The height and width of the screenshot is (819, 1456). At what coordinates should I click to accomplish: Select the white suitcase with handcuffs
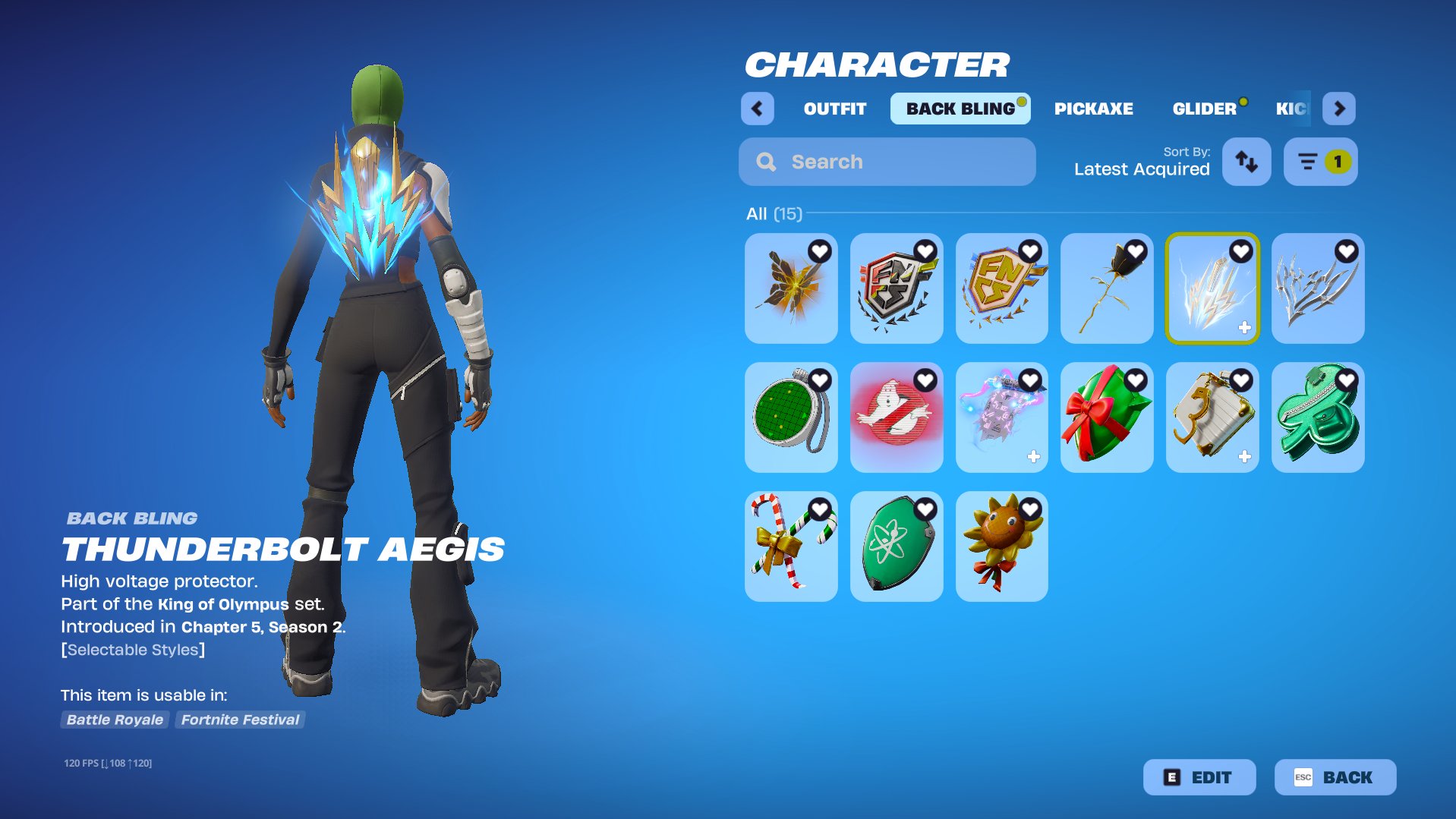pos(1212,417)
